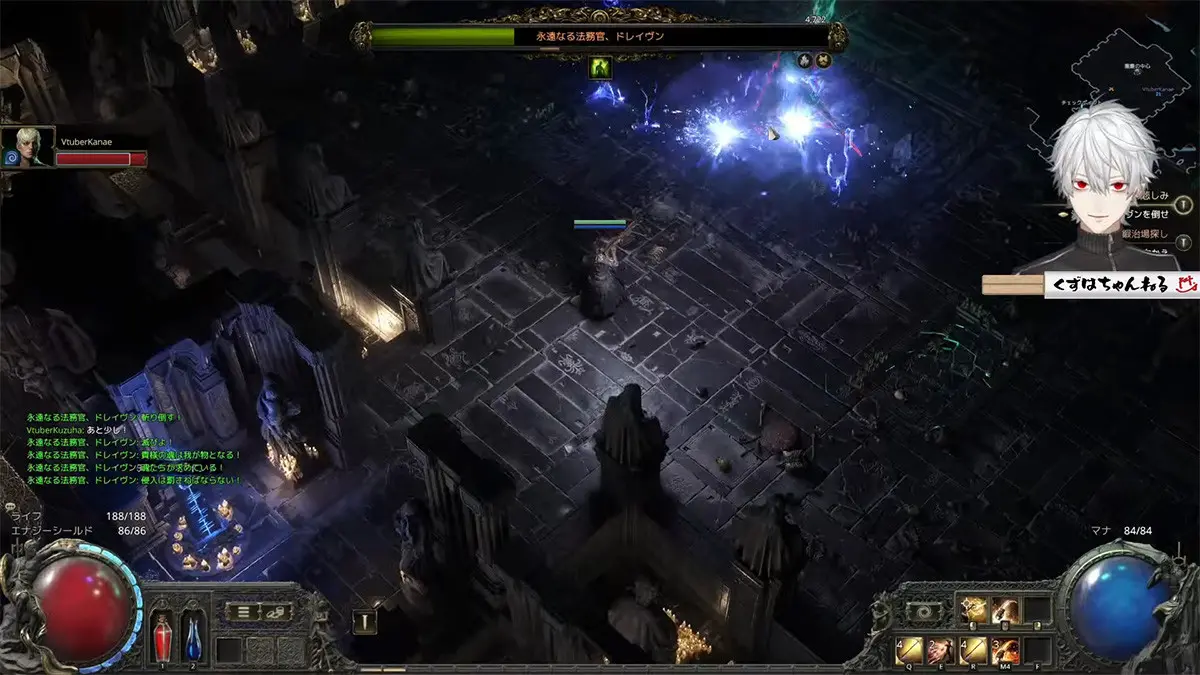Select VtuberKanae's party portrait
This screenshot has height=675, width=1200.
pyautogui.click(x=28, y=146)
